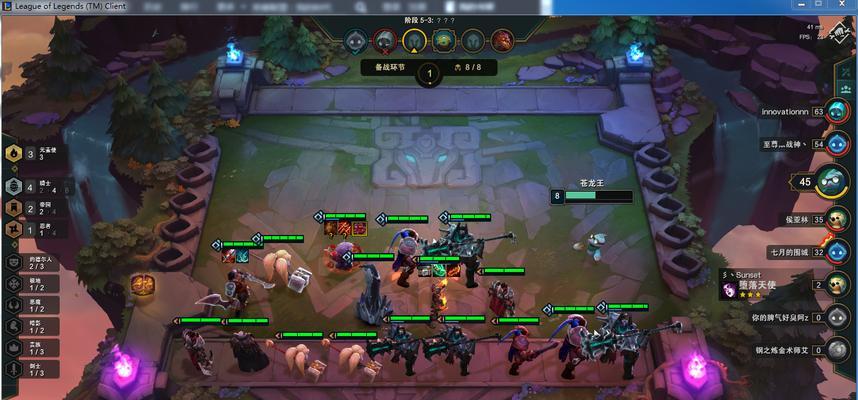Select the won round icon with green check
This screenshot has height=400, width=858.
click(356, 41)
